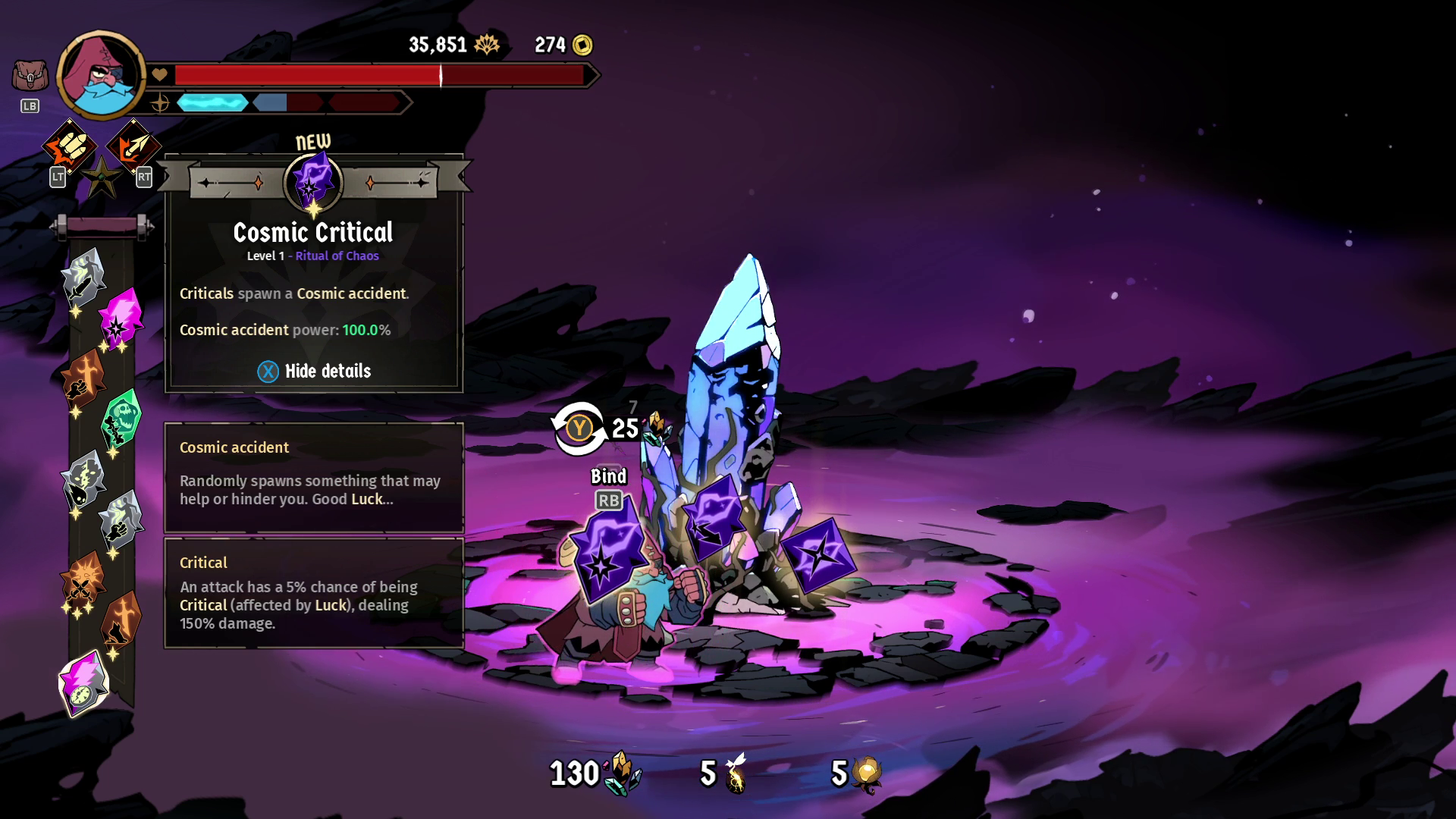Hide the blessing details panel

[314, 371]
